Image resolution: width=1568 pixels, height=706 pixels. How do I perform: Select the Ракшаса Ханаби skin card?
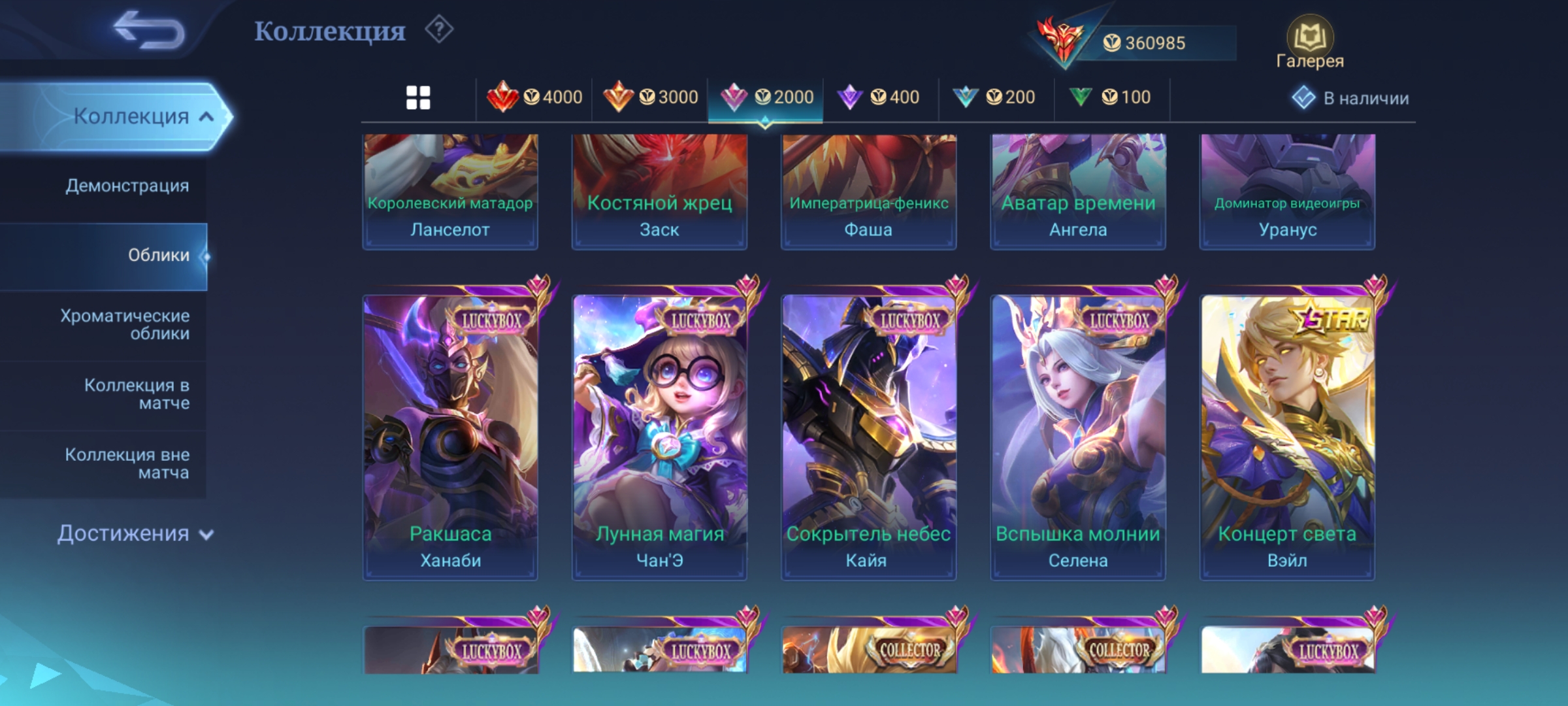pos(450,437)
